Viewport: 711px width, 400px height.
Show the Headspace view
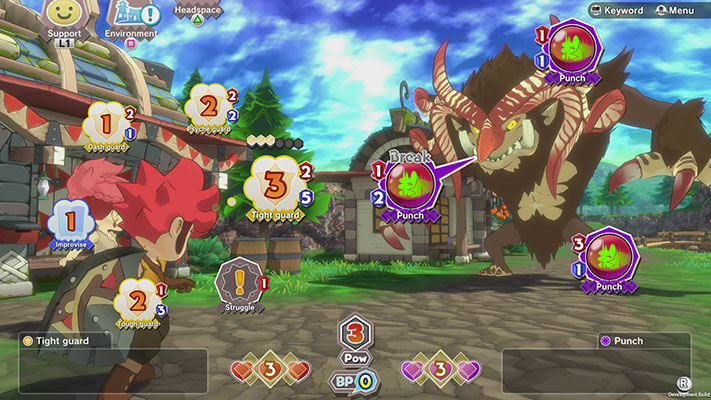(197, 13)
